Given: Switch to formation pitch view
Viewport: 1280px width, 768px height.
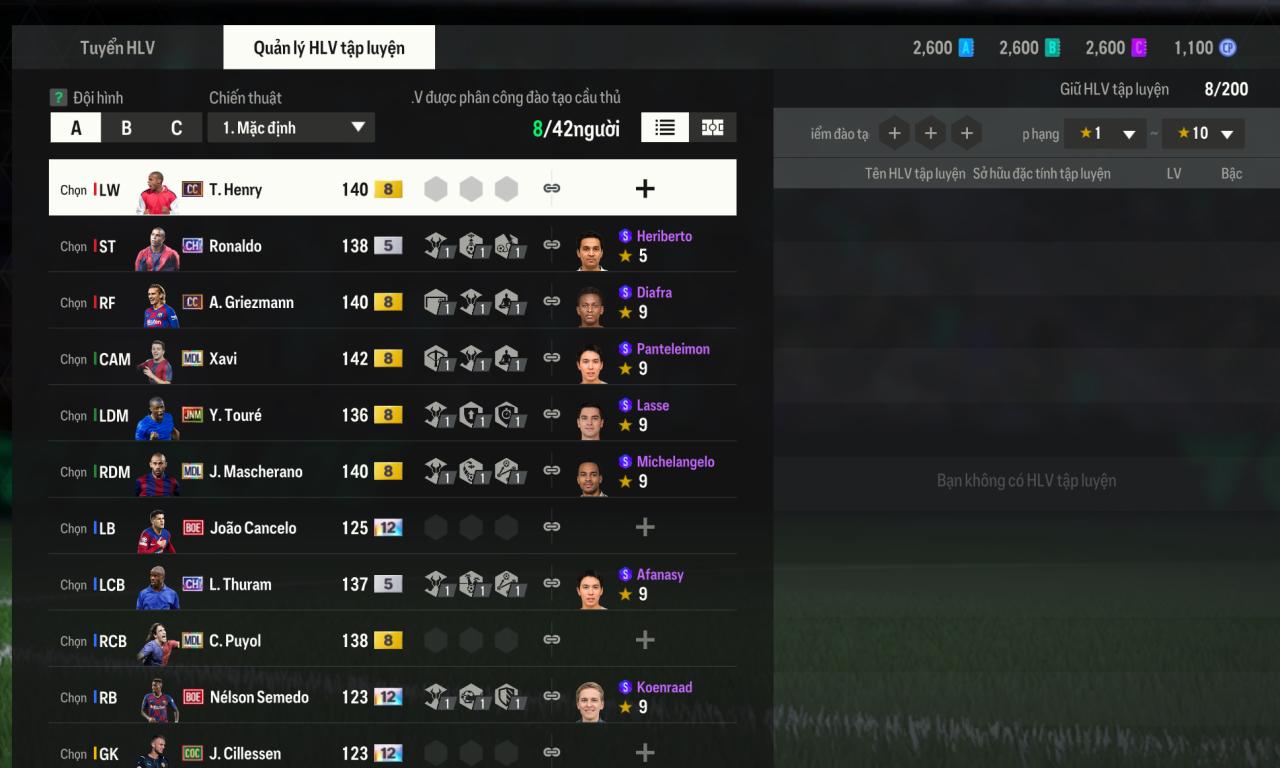Looking at the screenshot, I should (x=713, y=127).
